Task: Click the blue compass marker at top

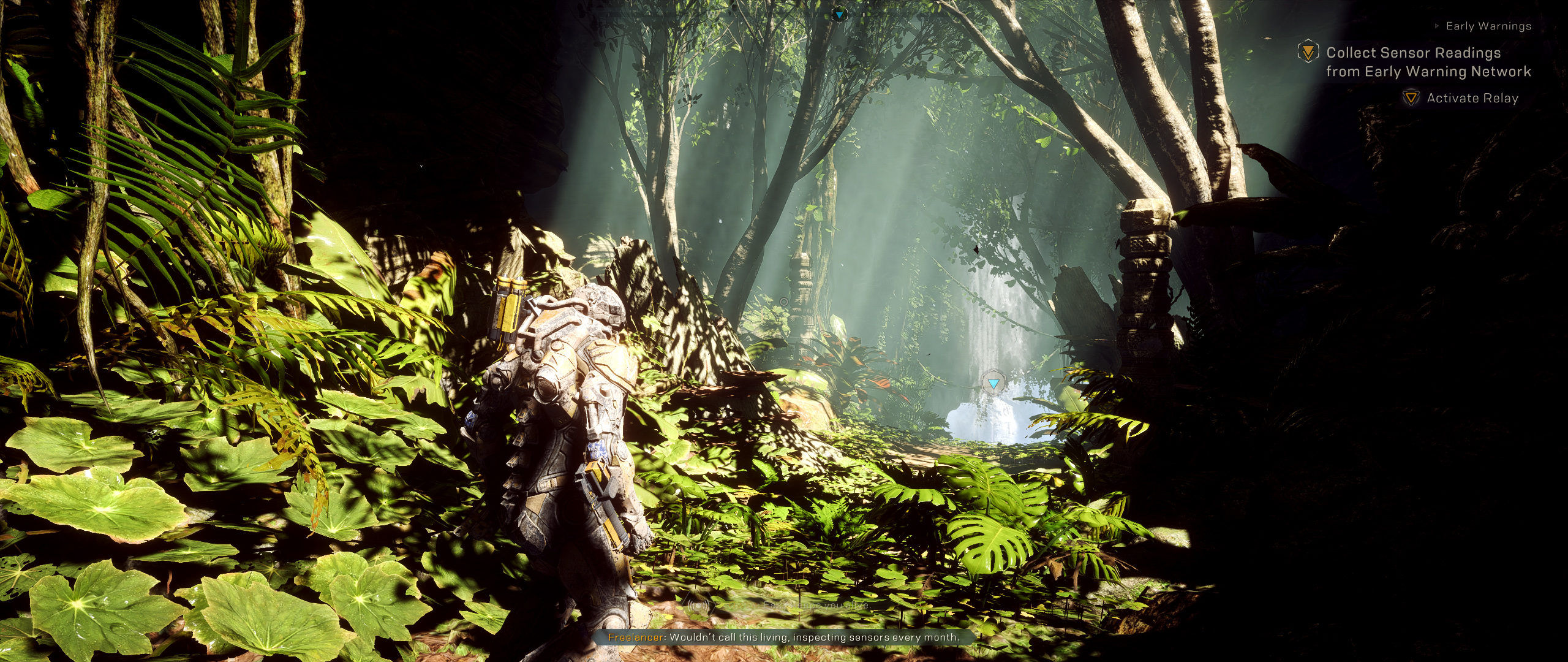Action: coord(839,14)
